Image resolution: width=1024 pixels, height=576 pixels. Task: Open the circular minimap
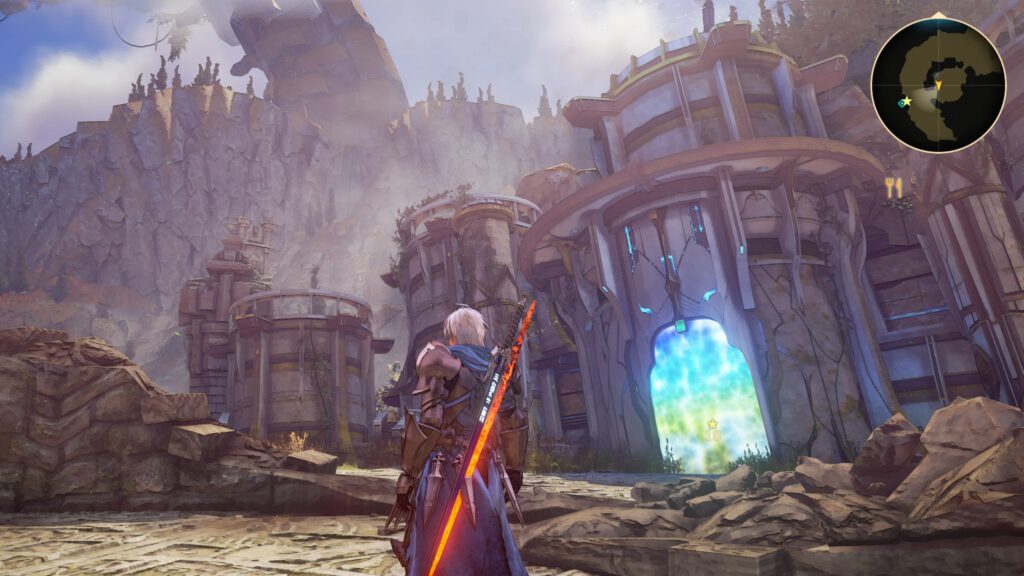[937, 85]
